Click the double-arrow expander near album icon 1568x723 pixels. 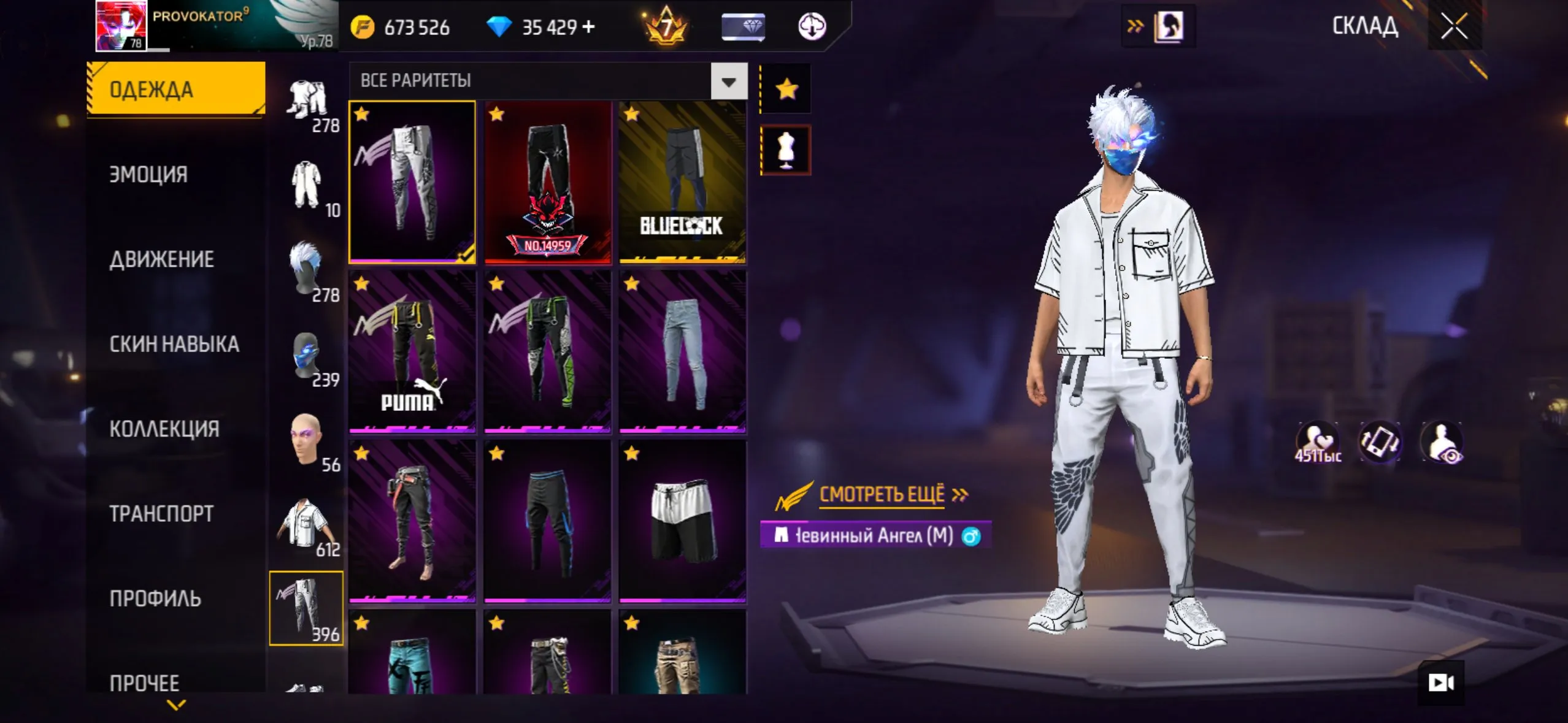click(x=1136, y=25)
